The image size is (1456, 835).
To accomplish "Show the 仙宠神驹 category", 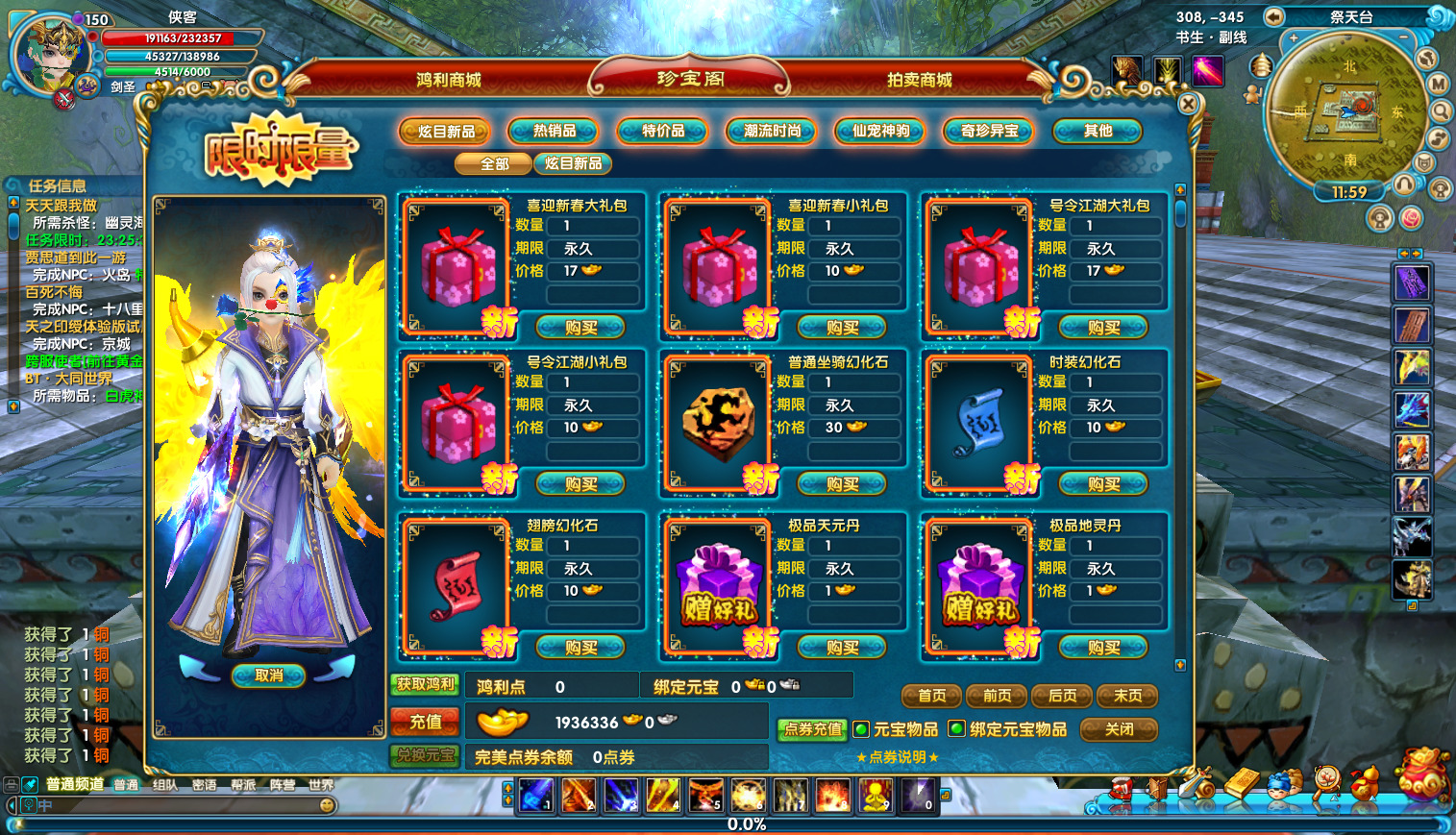I will [x=880, y=131].
